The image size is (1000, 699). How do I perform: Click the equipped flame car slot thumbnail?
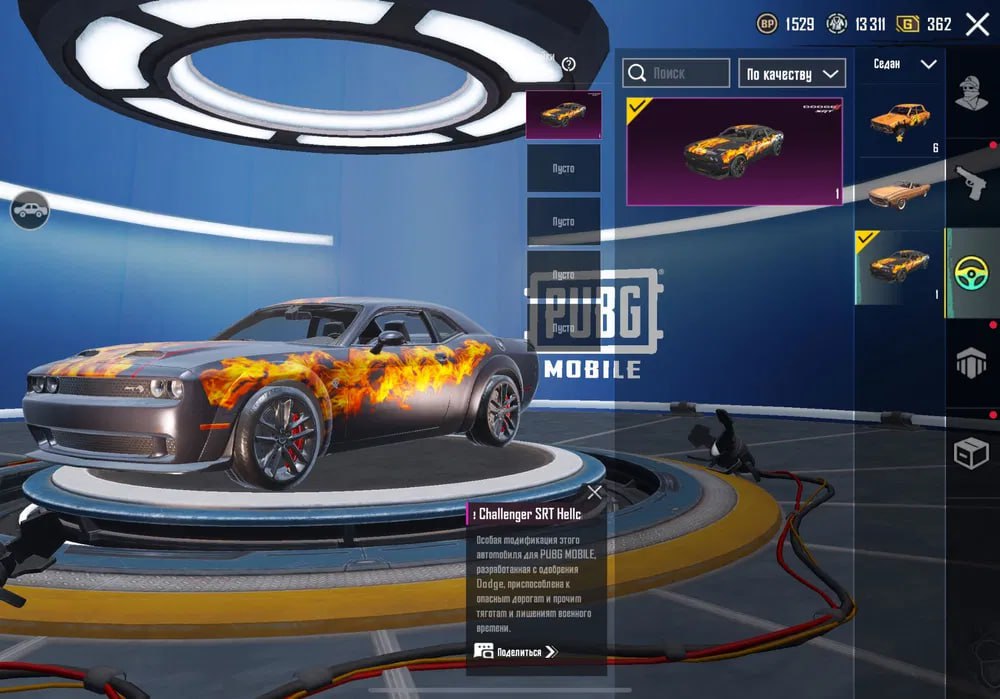(563, 114)
